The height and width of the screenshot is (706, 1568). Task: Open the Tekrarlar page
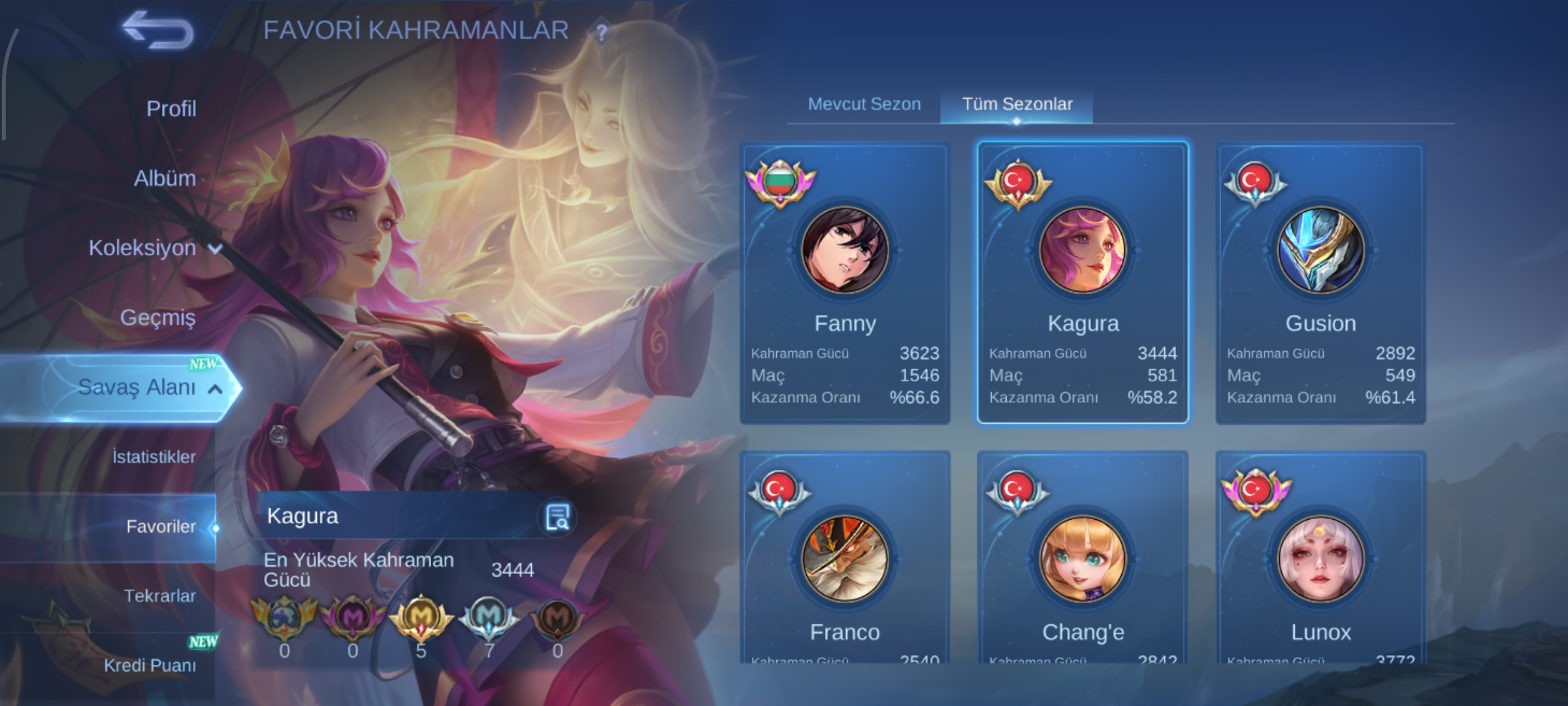[159, 596]
